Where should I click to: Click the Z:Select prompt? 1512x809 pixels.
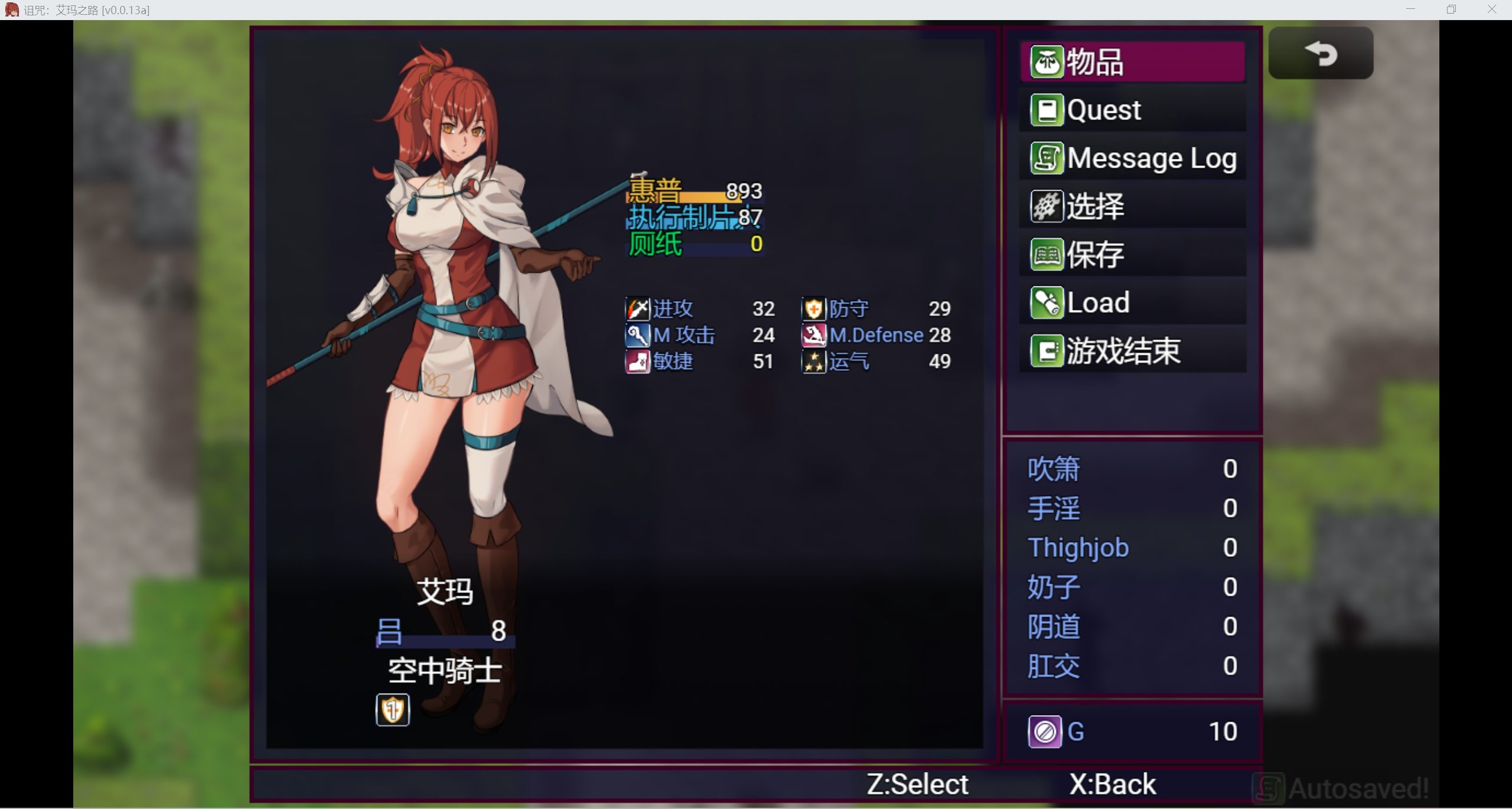pyautogui.click(x=915, y=783)
